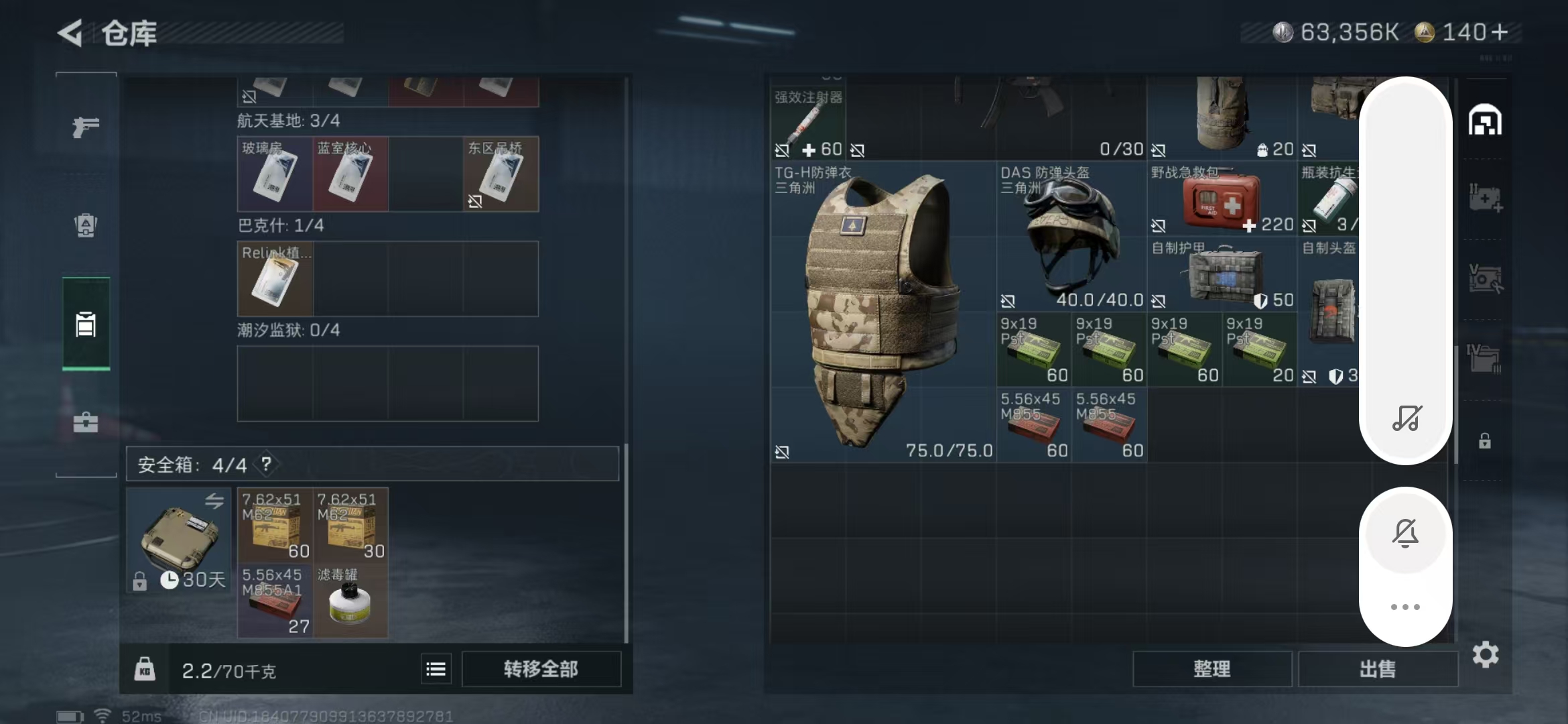The height and width of the screenshot is (724, 1568).
Task: Toggle the list view icon
Action: coord(436,669)
